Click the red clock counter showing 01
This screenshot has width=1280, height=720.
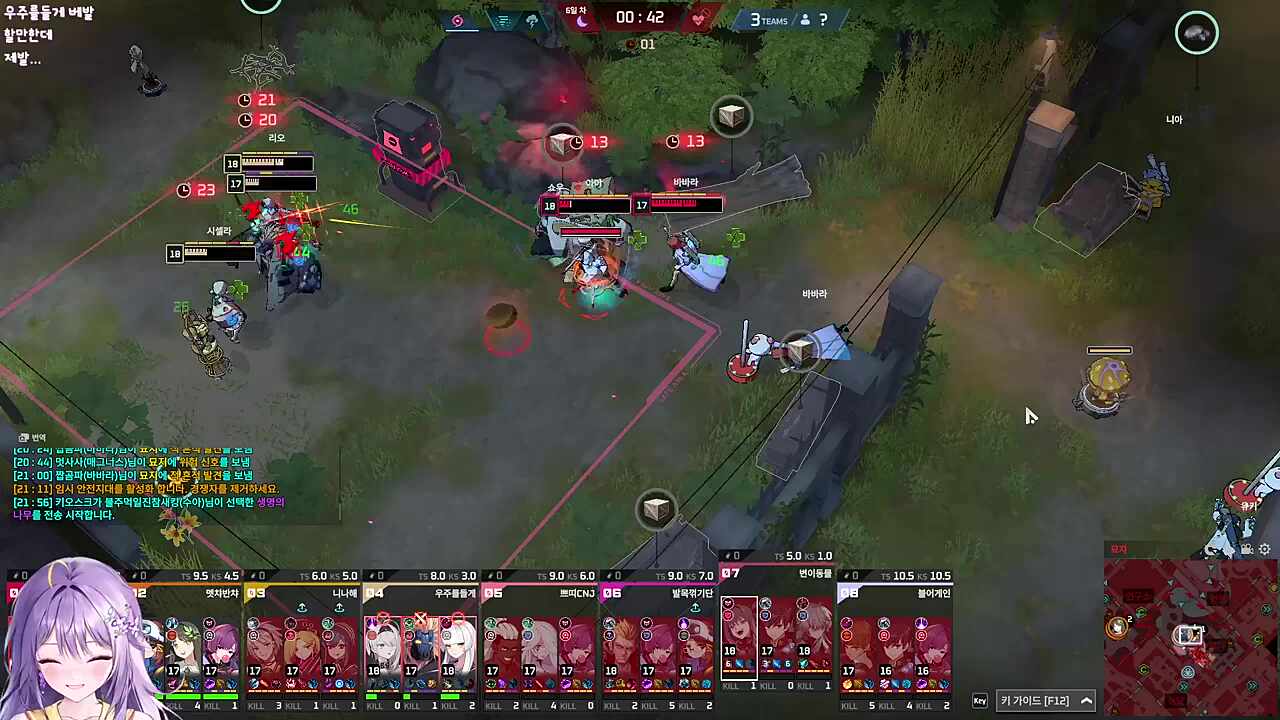coord(640,44)
